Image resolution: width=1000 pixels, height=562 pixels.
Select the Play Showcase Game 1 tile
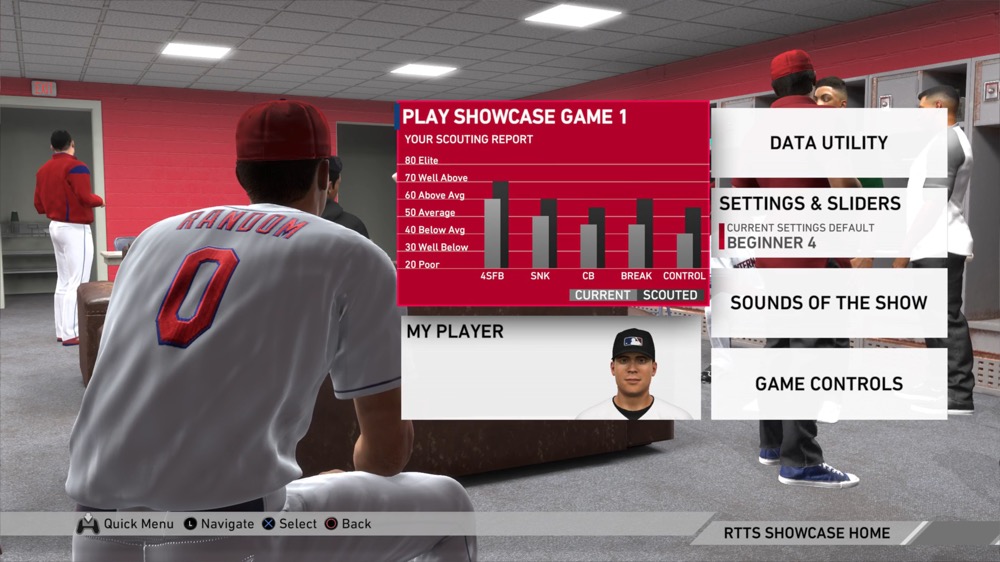coord(553,203)
